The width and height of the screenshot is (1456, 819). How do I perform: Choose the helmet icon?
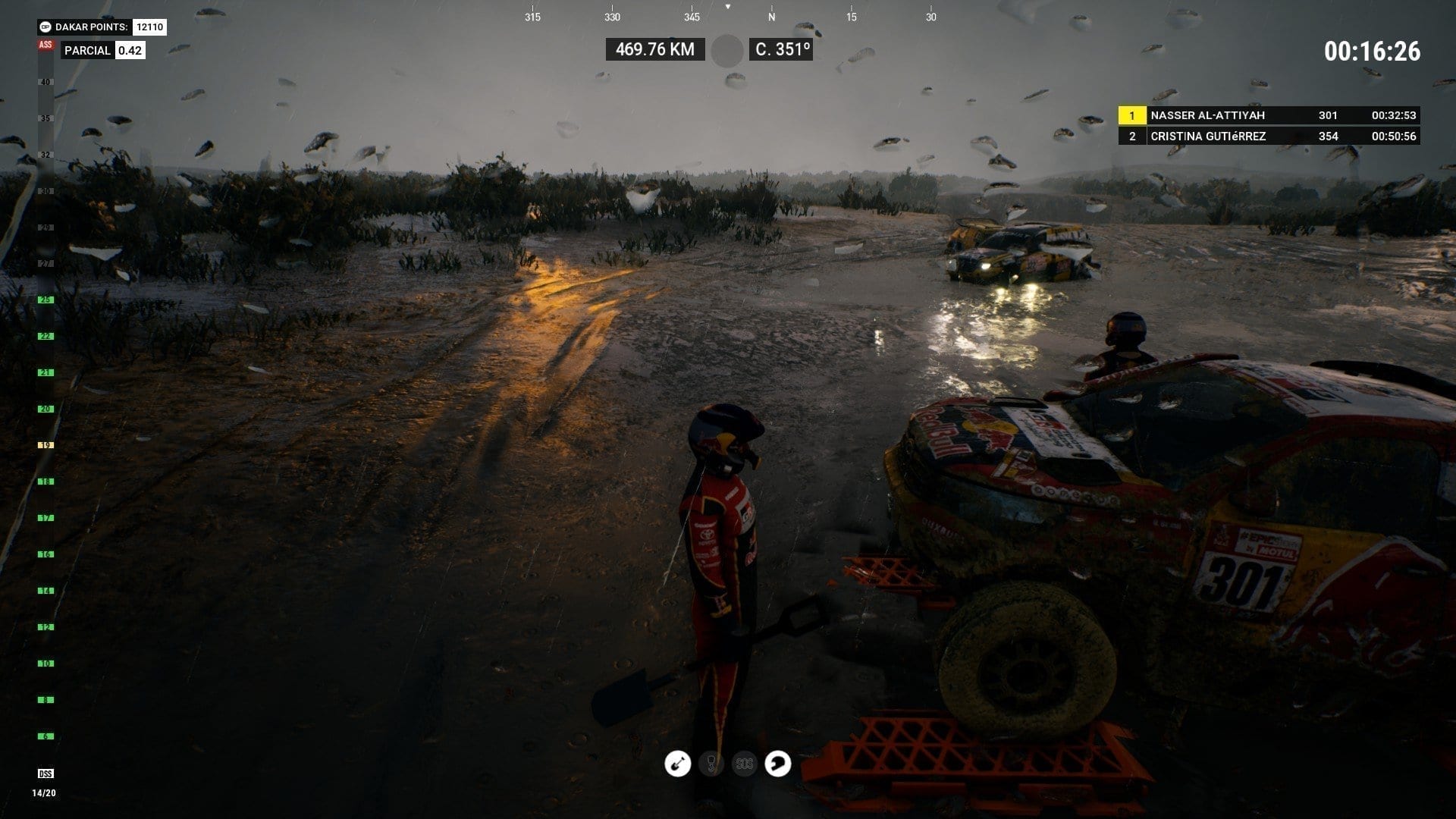tap(778, 764)
